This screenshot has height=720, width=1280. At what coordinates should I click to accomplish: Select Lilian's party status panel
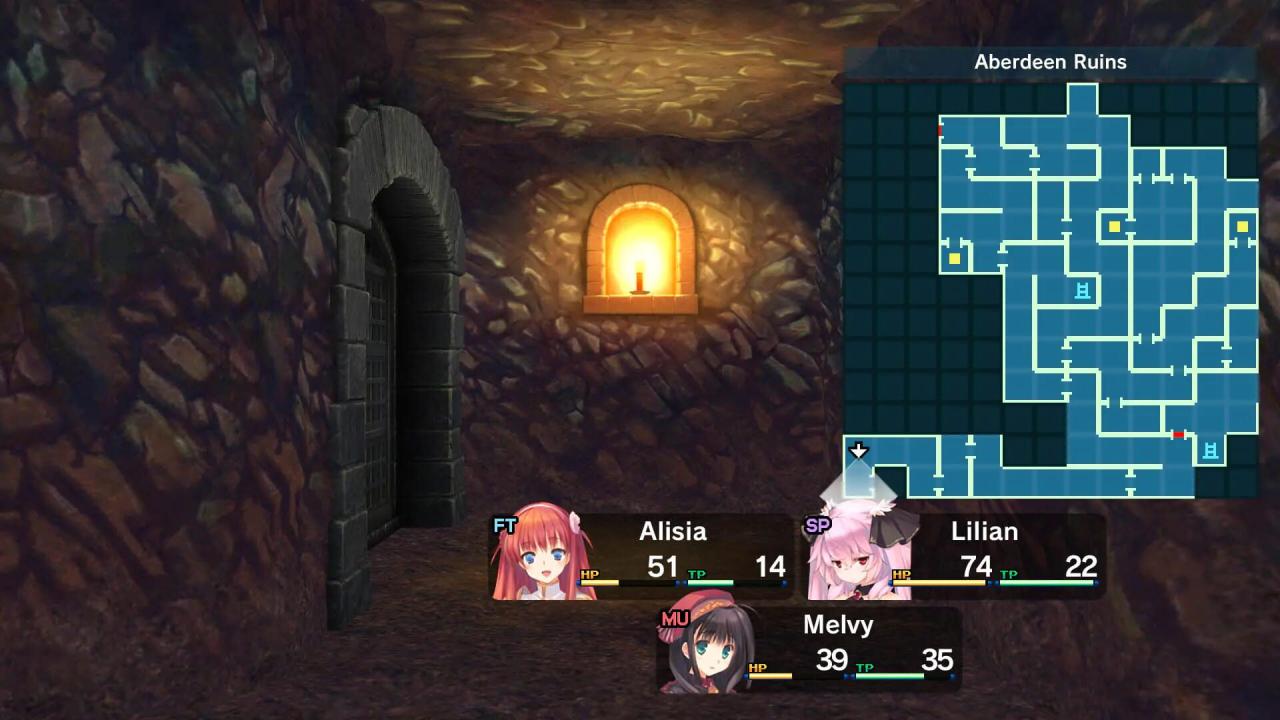tap(955, 557)
